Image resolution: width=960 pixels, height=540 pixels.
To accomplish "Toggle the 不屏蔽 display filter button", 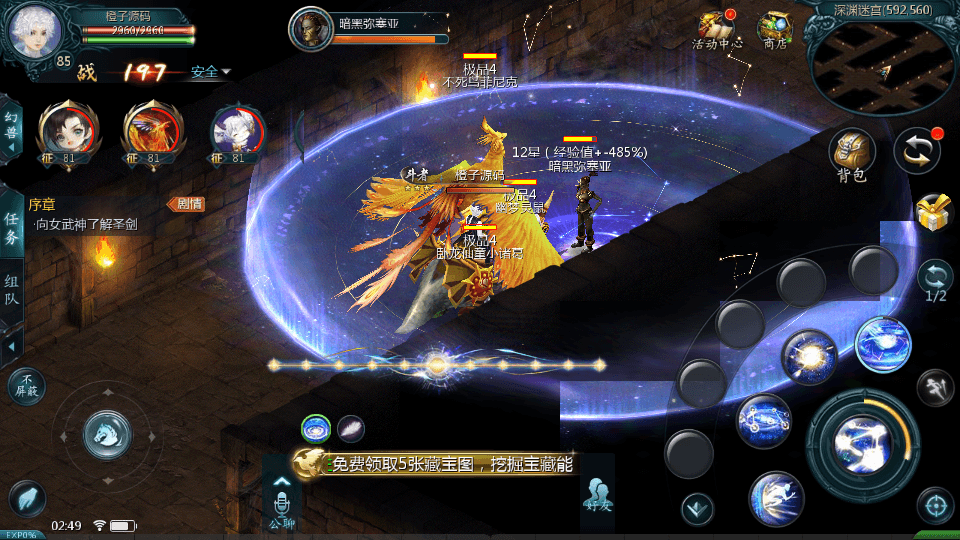I will (x=25, y=385).
